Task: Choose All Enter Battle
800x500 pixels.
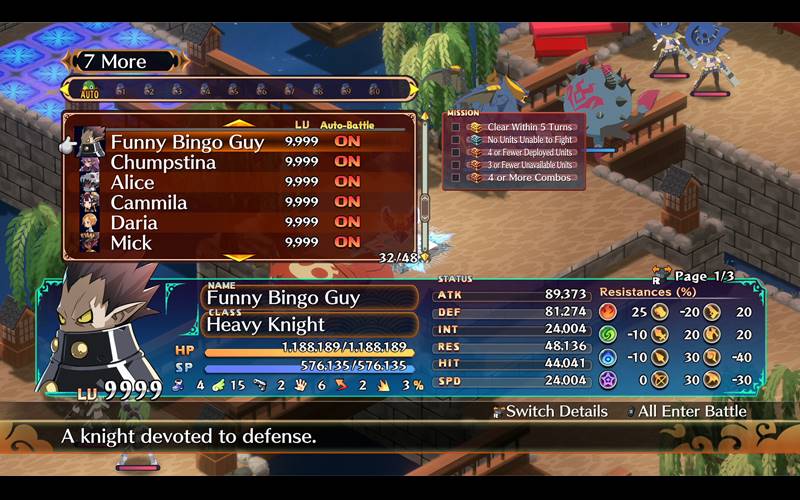Action: point(692,411)
